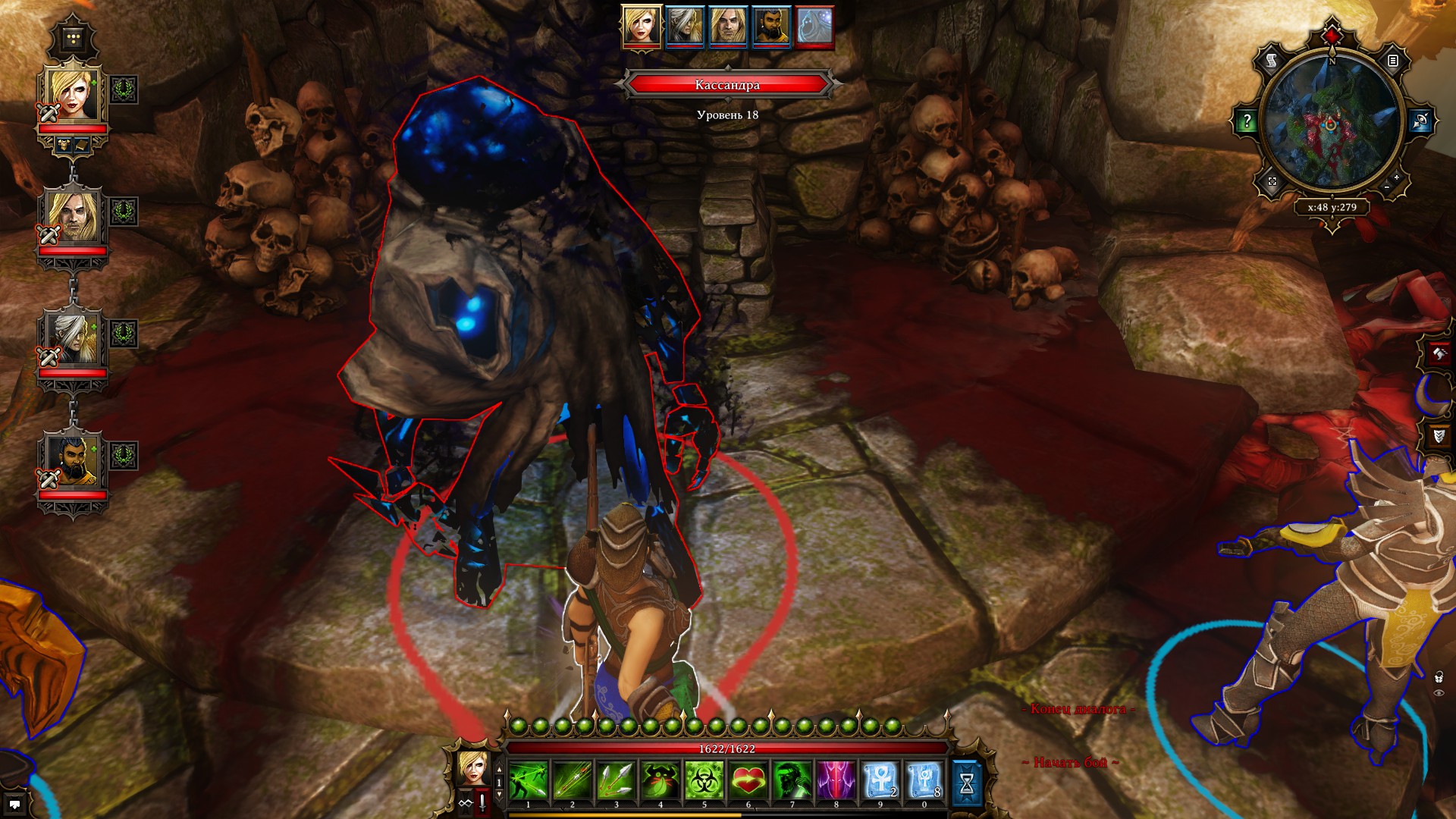Toggle the map ping eye icon on the minimap

click(1420, 120)
